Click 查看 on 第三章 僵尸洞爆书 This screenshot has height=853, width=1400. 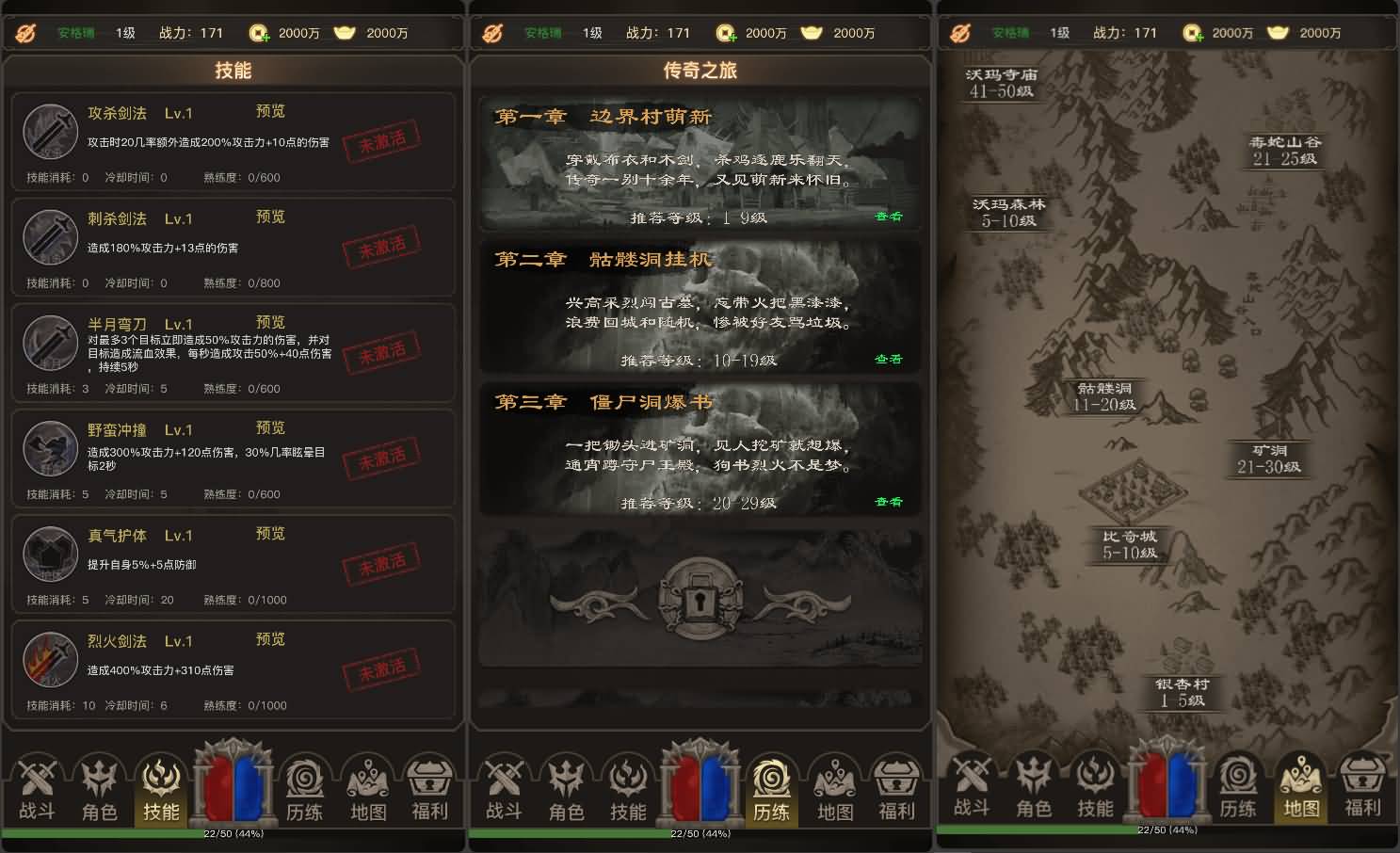pos(891,502)
